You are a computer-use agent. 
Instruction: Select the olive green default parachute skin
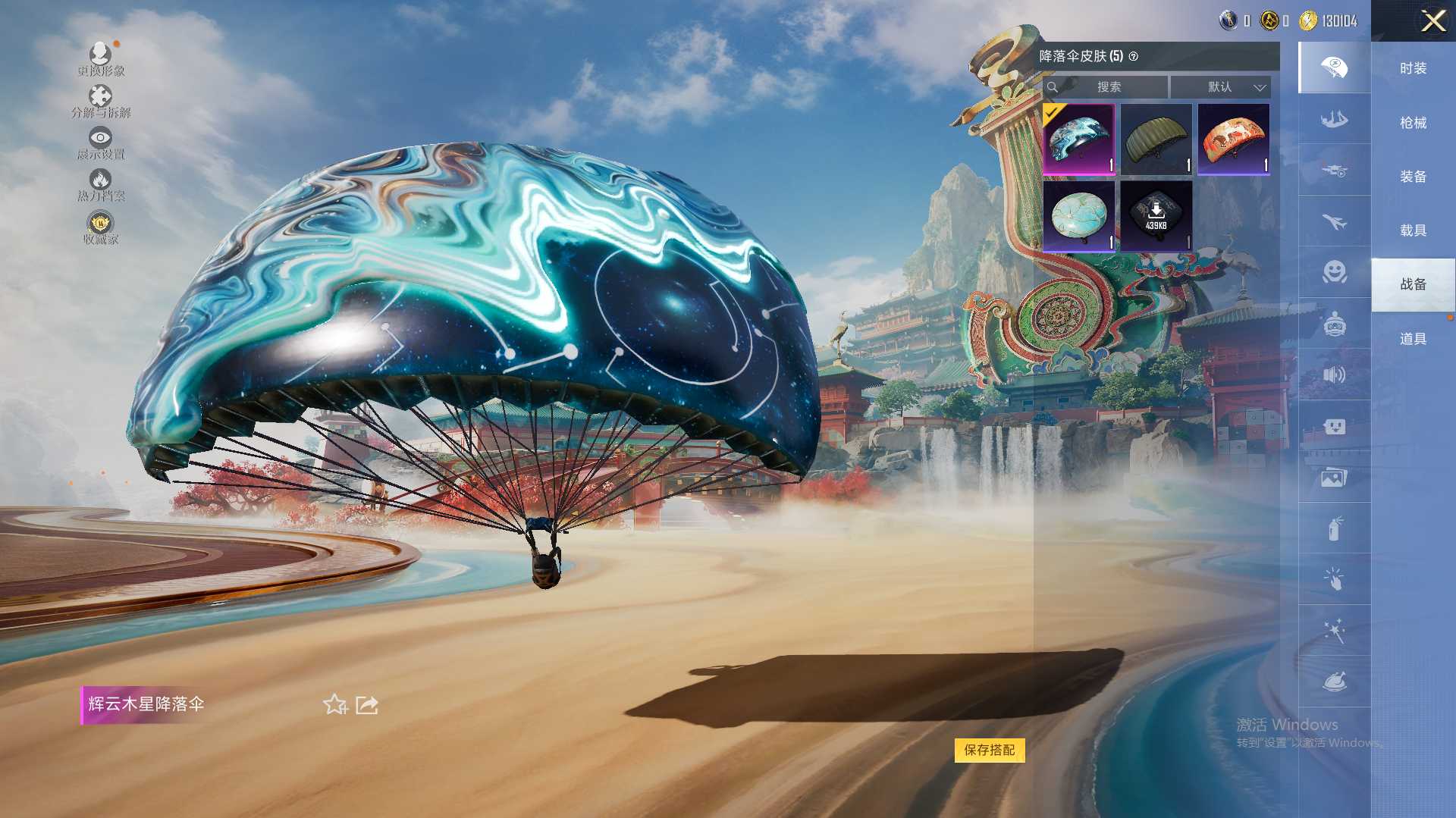(x=1156, y=139)
